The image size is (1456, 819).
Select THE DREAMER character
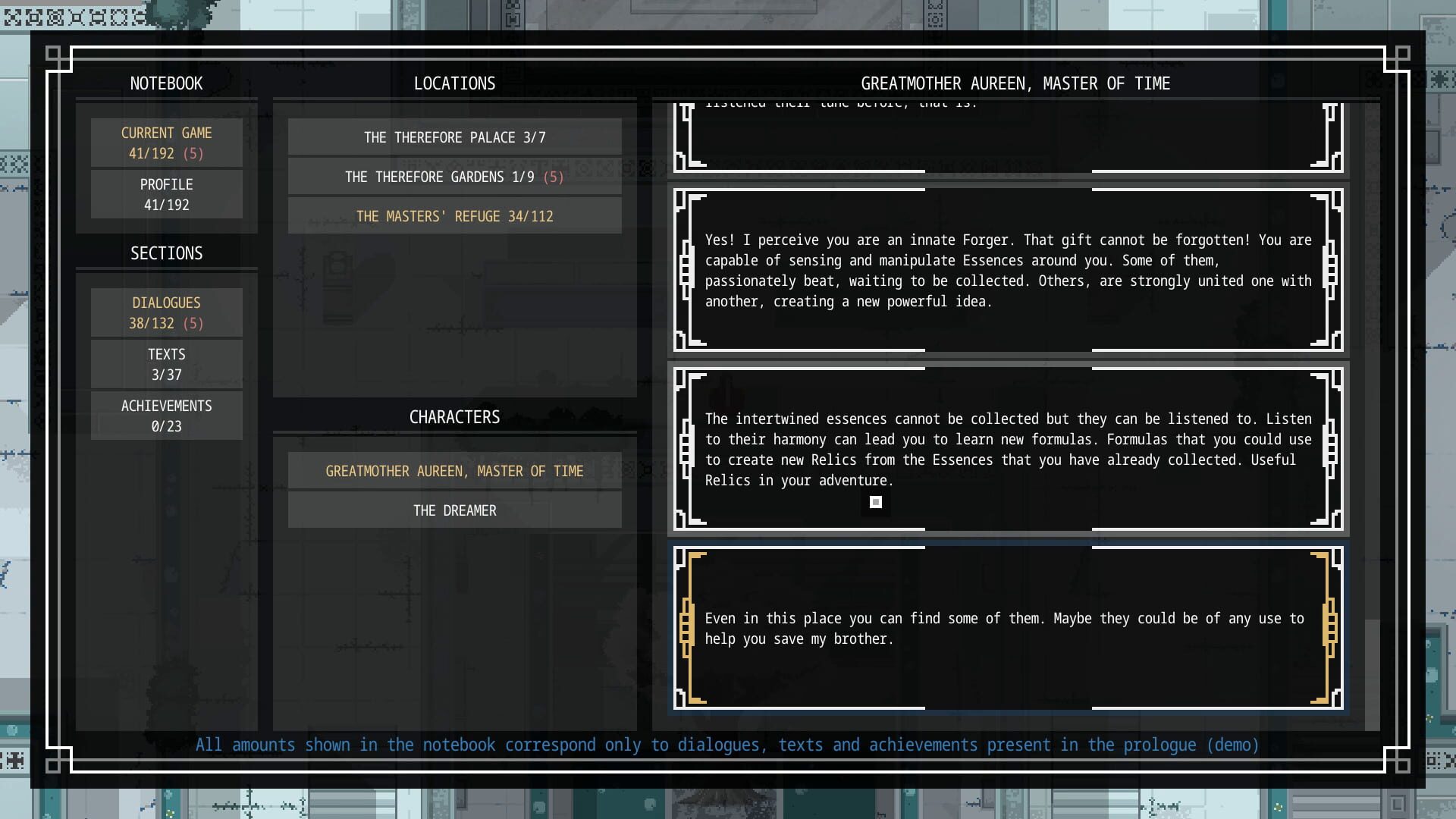tap(454, 510)
